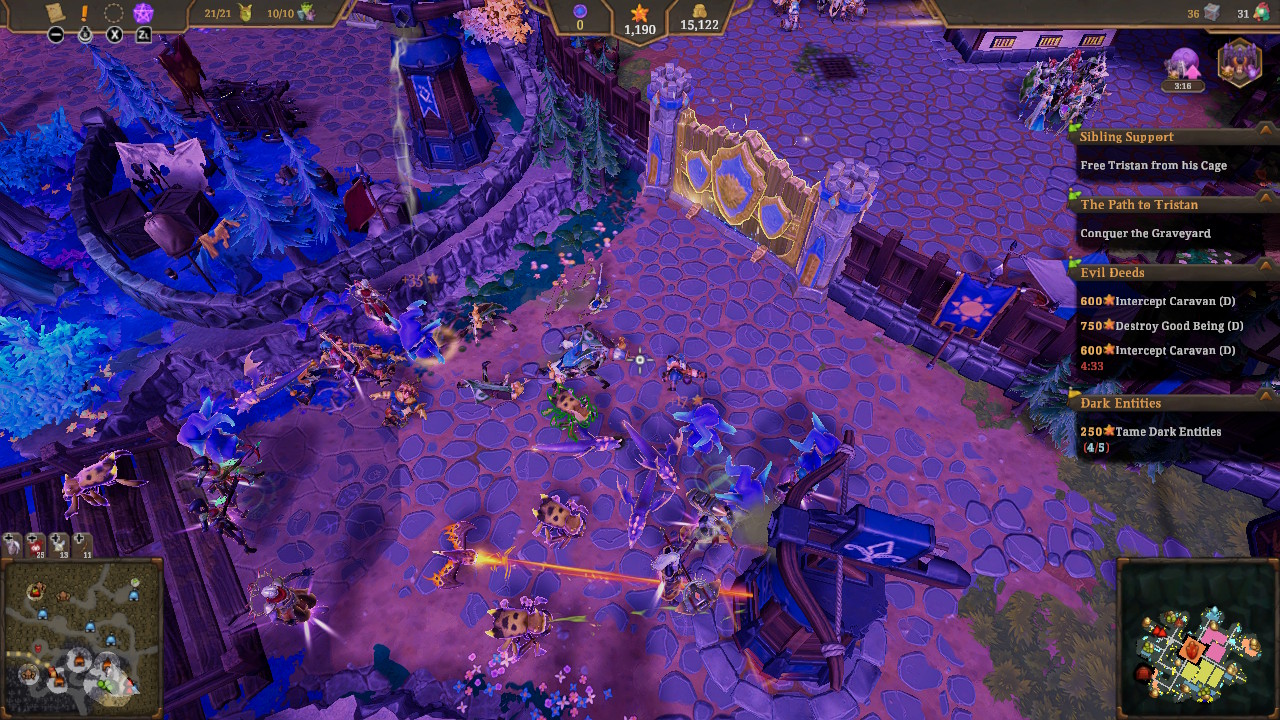Click the 3:16 countdown timer bar

click(1184, 86)
